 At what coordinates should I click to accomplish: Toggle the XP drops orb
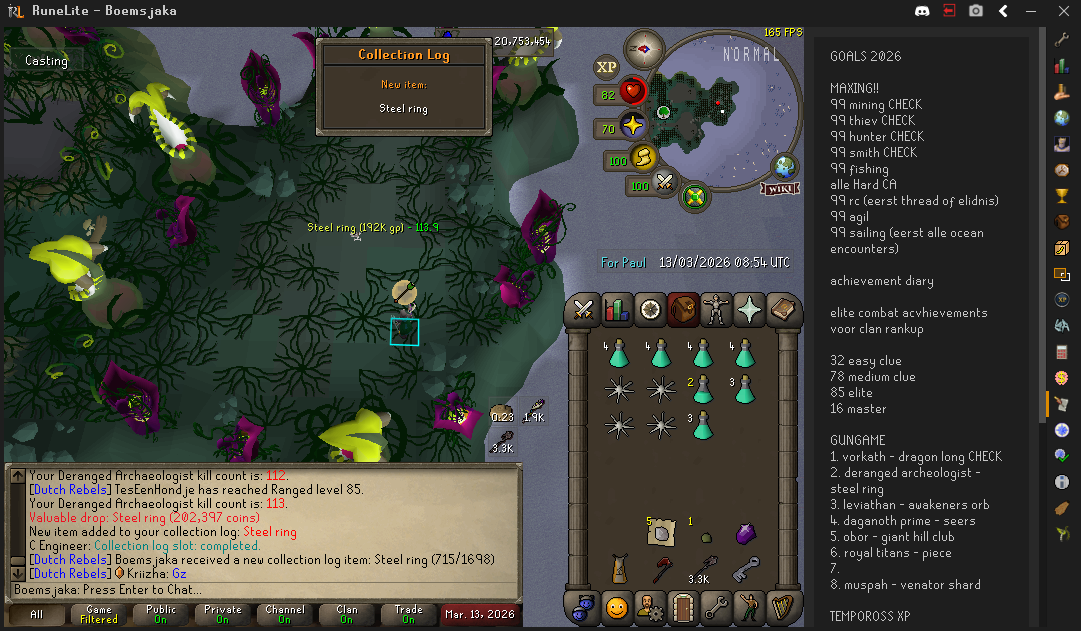pos(606,68)
